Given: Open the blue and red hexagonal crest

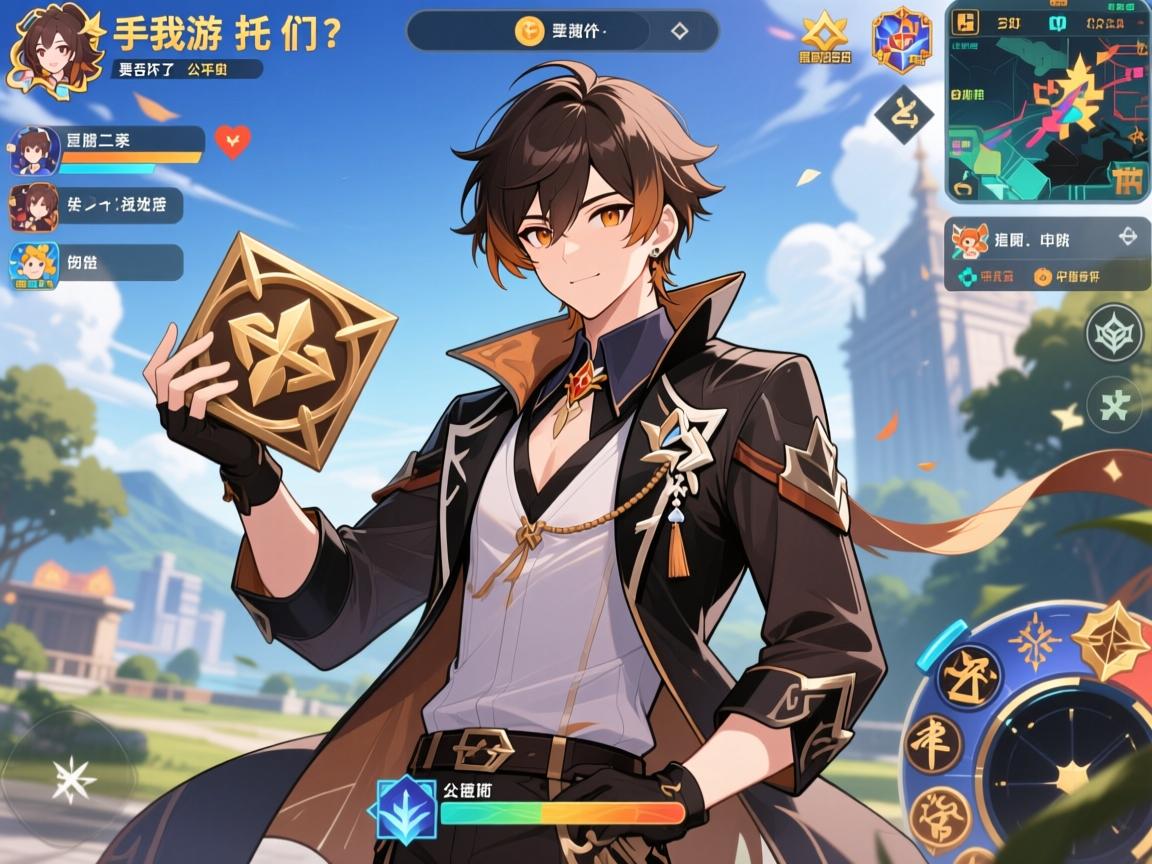Looking at the screenshot, I should (x=901, y=41).
